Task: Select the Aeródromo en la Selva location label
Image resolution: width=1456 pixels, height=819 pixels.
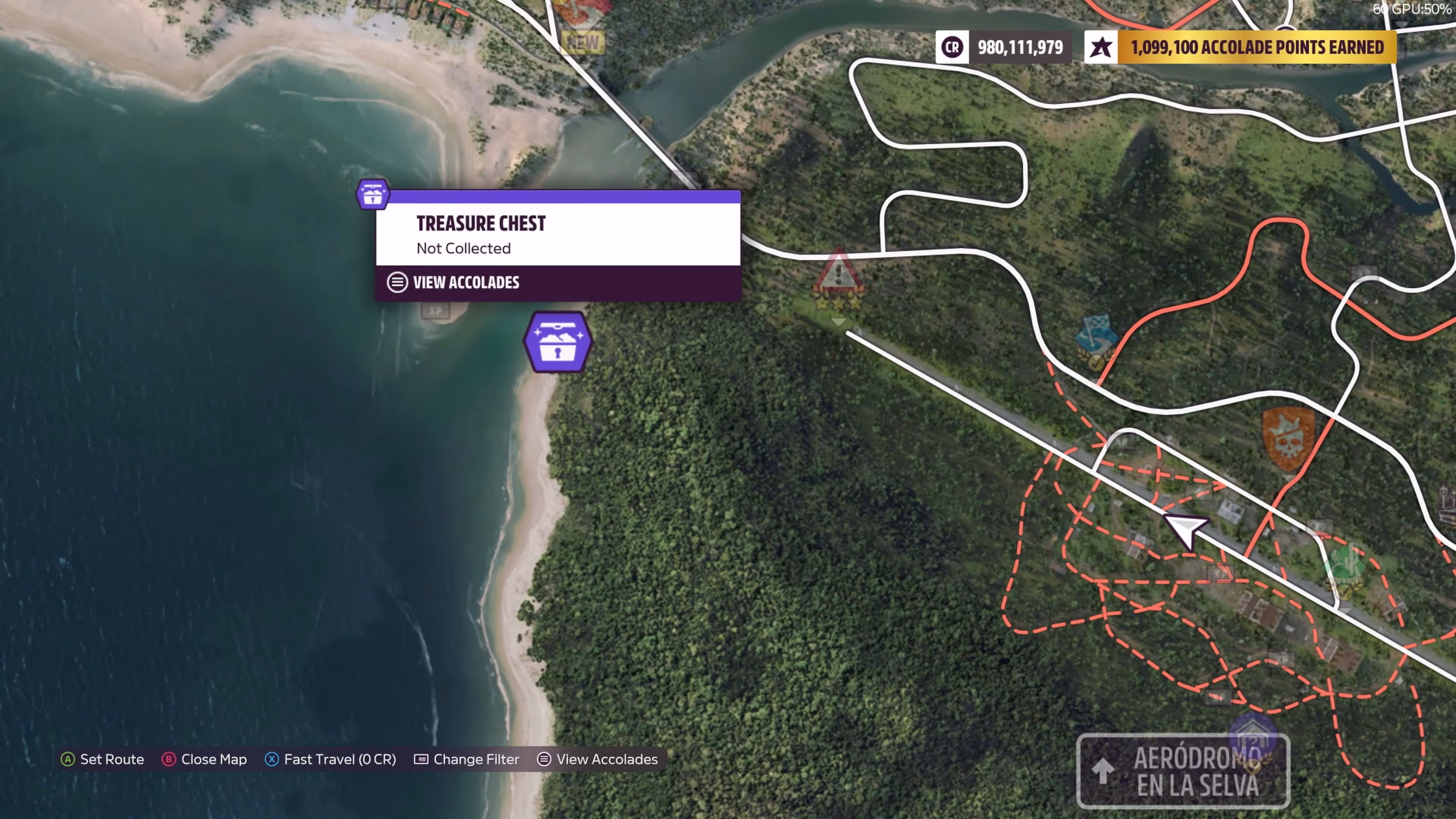Action: point(1183,770)
